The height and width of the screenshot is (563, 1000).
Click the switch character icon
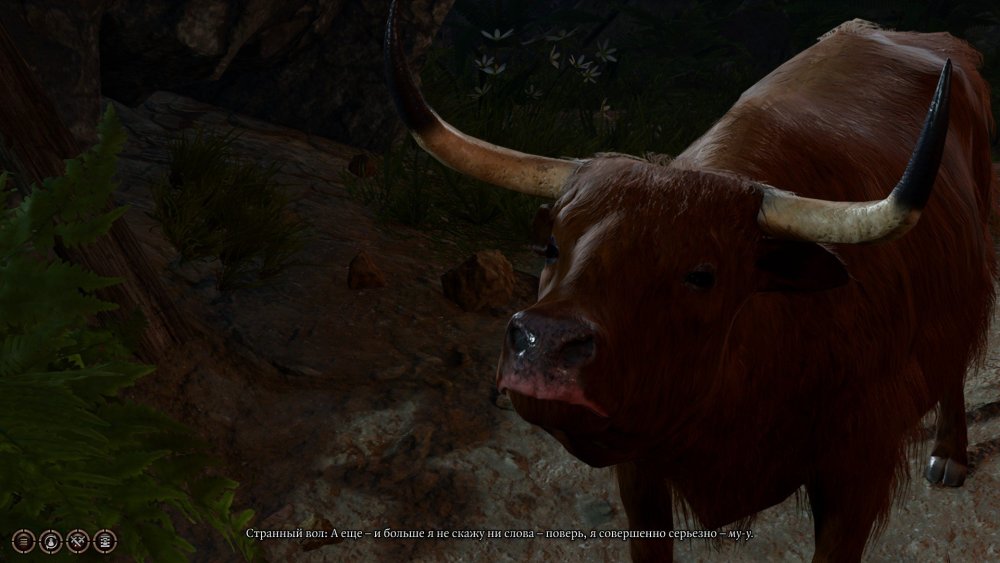coord(50,541)
